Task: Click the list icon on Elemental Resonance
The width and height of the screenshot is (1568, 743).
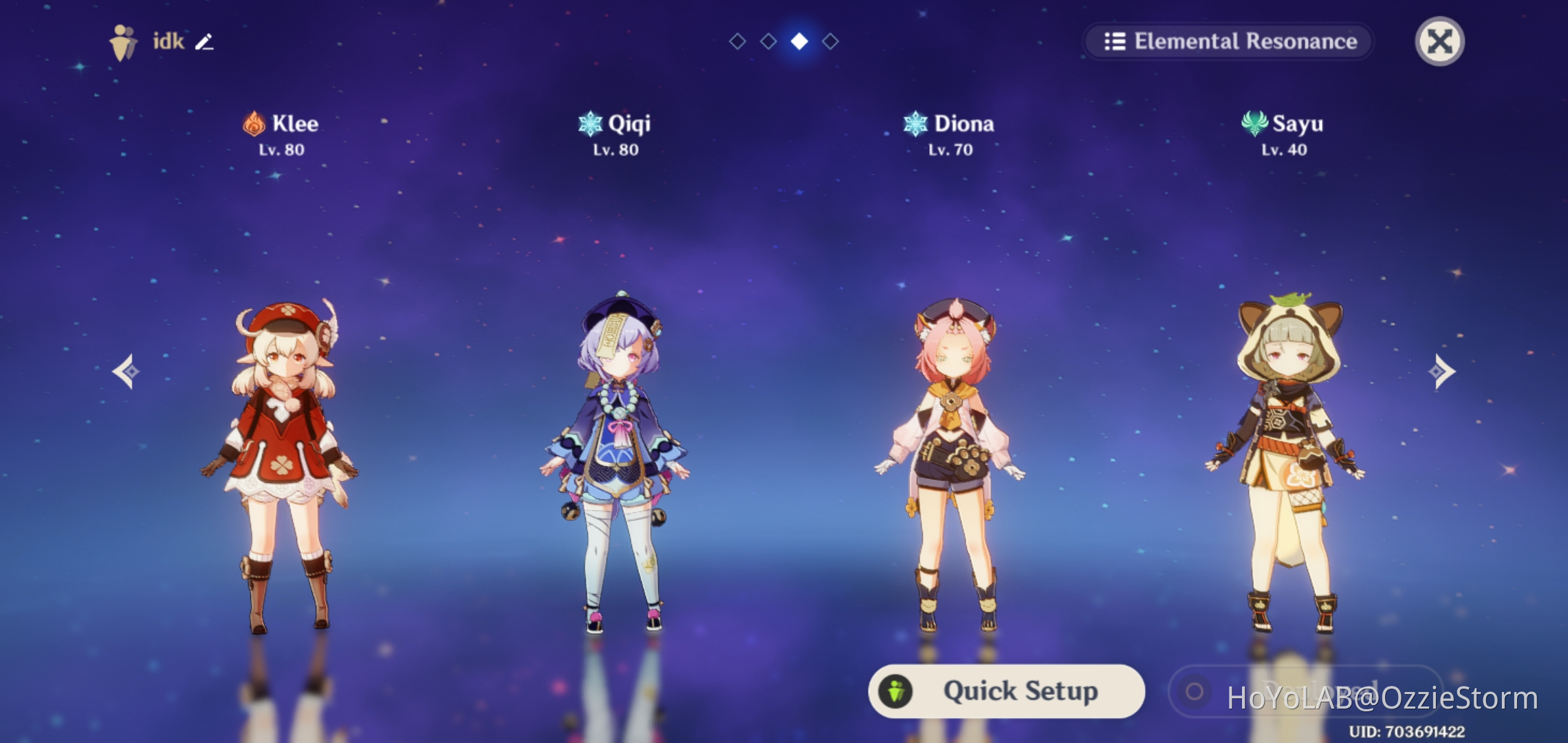Action: tap(1114, 41)
